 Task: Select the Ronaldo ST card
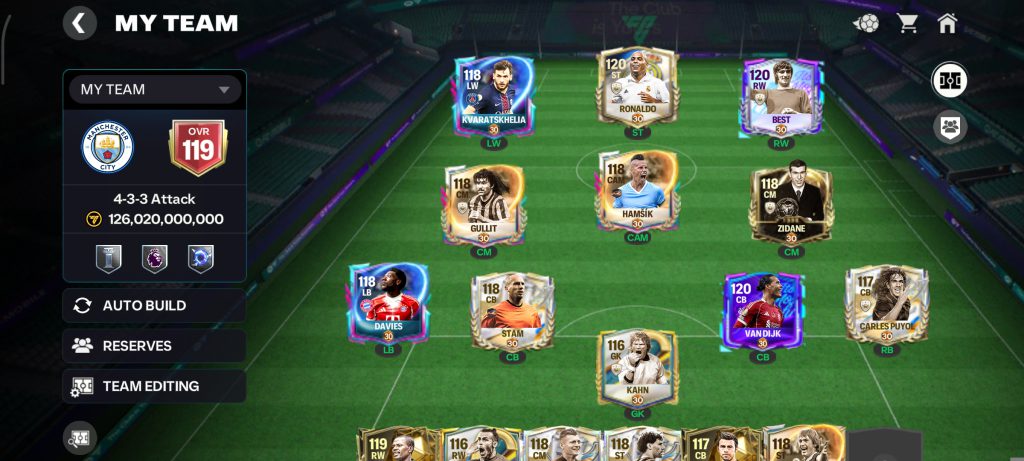(637, 87)
